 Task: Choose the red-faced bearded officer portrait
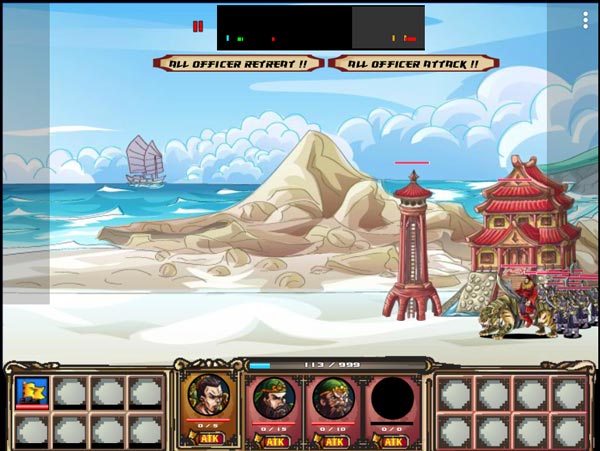pos(270,397)
